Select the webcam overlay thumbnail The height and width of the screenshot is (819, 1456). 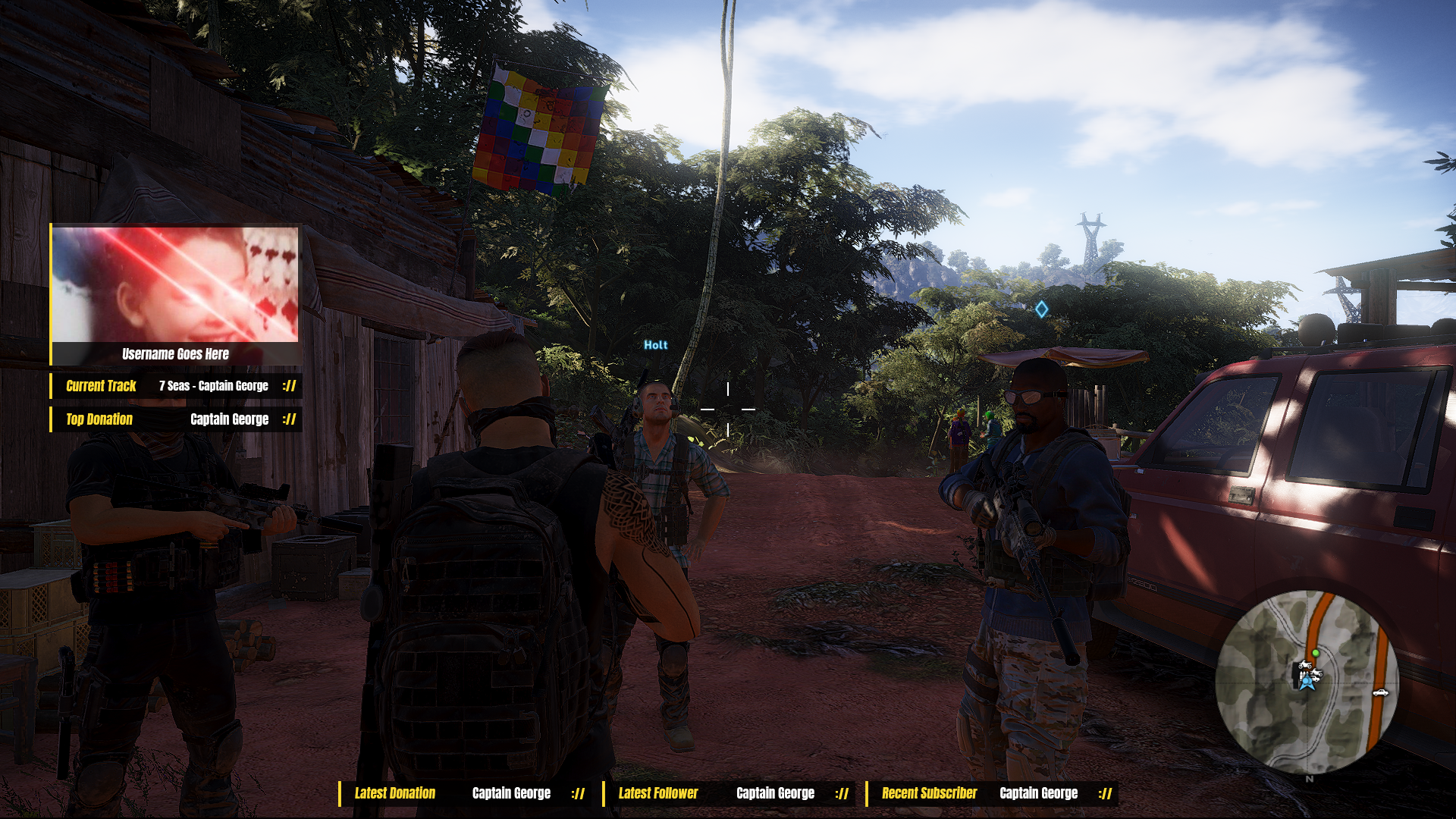click(175, 284)
